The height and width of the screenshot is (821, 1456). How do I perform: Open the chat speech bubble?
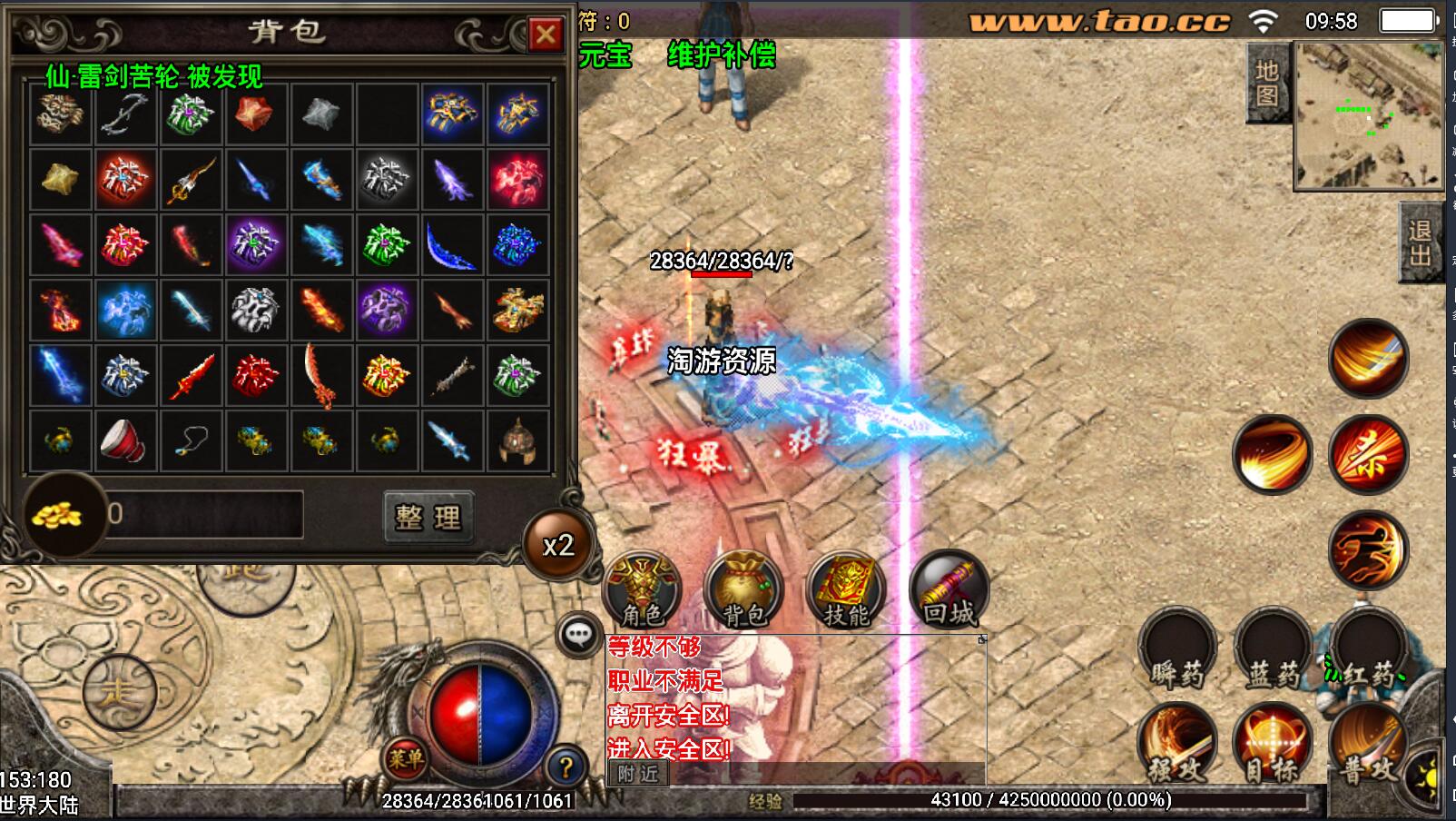coord(578,634)
